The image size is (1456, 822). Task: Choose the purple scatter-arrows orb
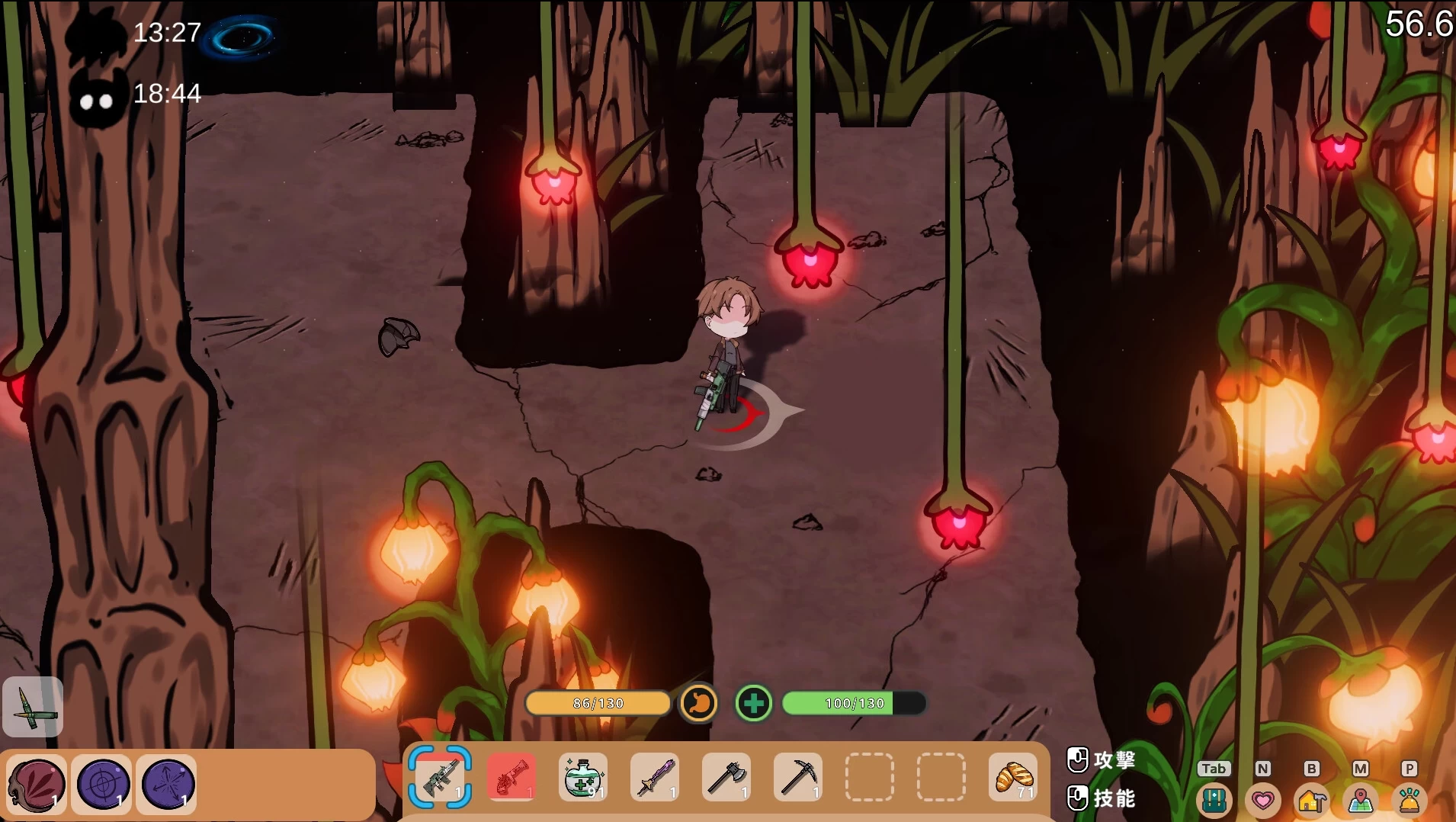pyautogui.click(x=167, y=784)
